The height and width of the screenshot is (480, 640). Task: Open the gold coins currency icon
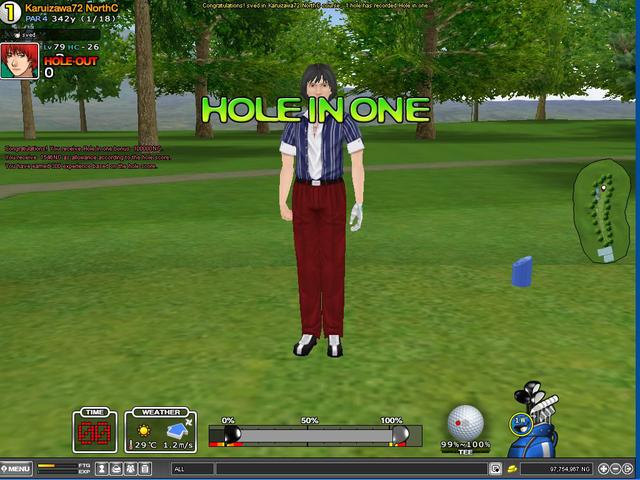pos(511,468)
